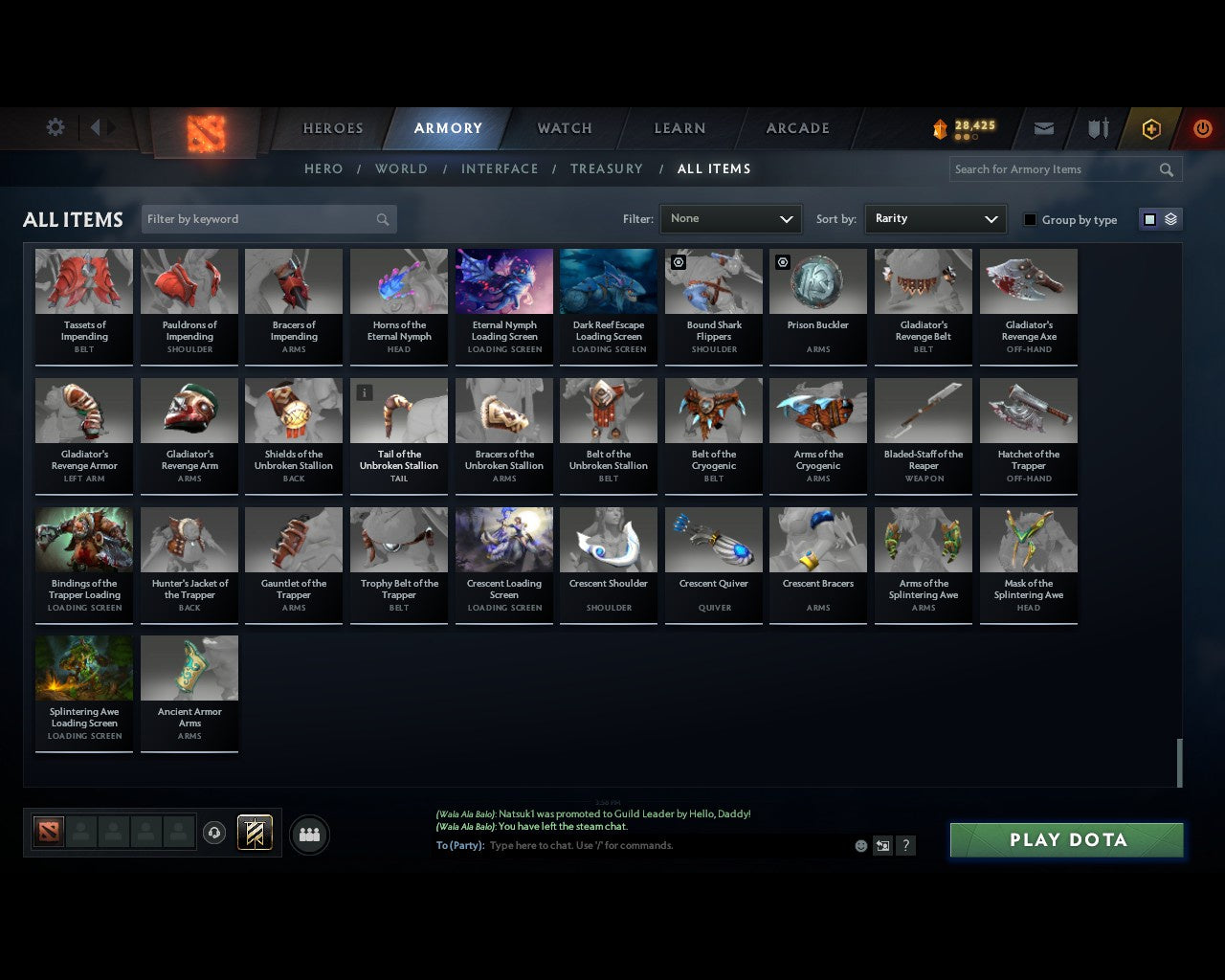The height and width of the screenshot is (980, 1225).
Task: Toggle grid view for item display
Action: 1149,218
